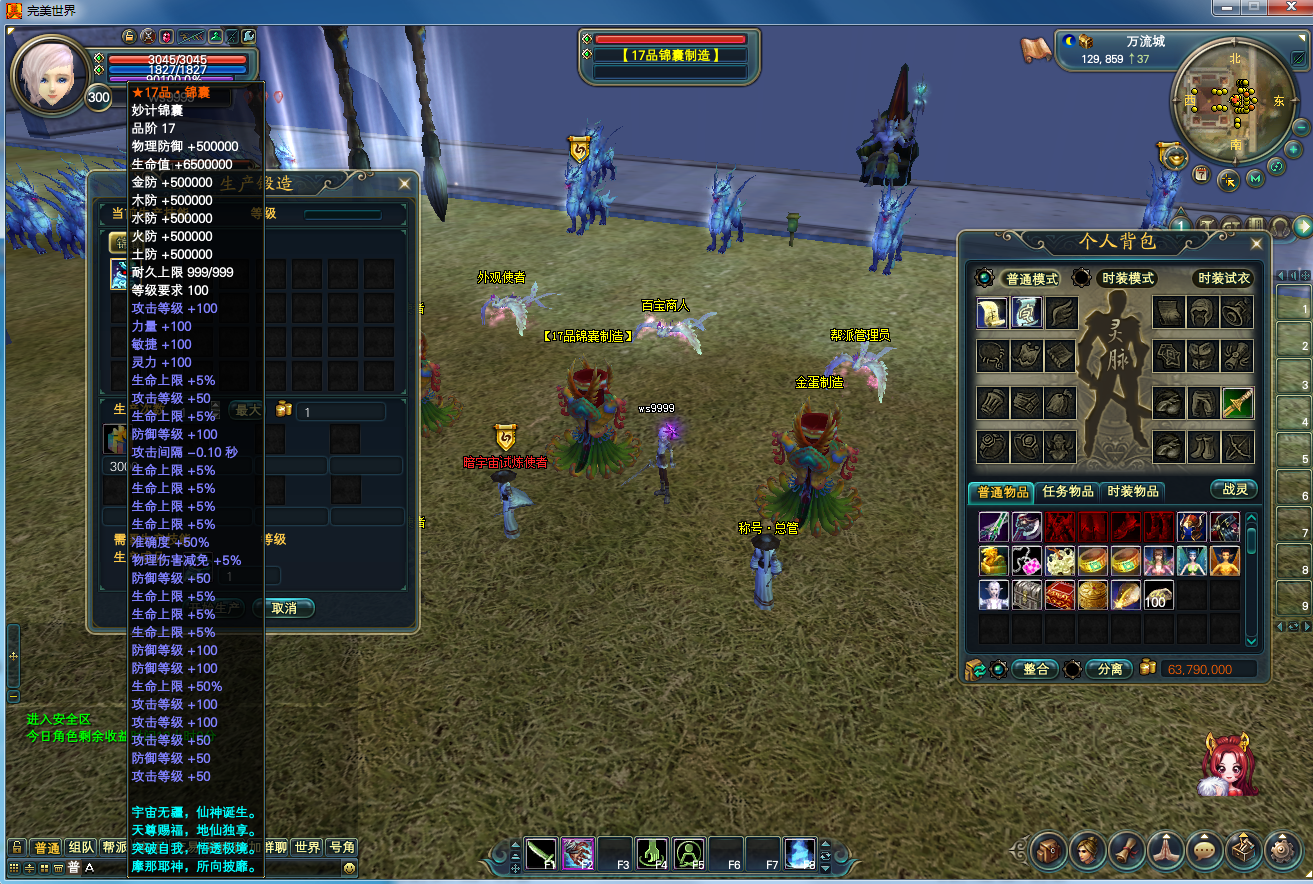Click the 整合 sort button
The width and height of the screenshot is (1313, 884).
click(1035, 669)
